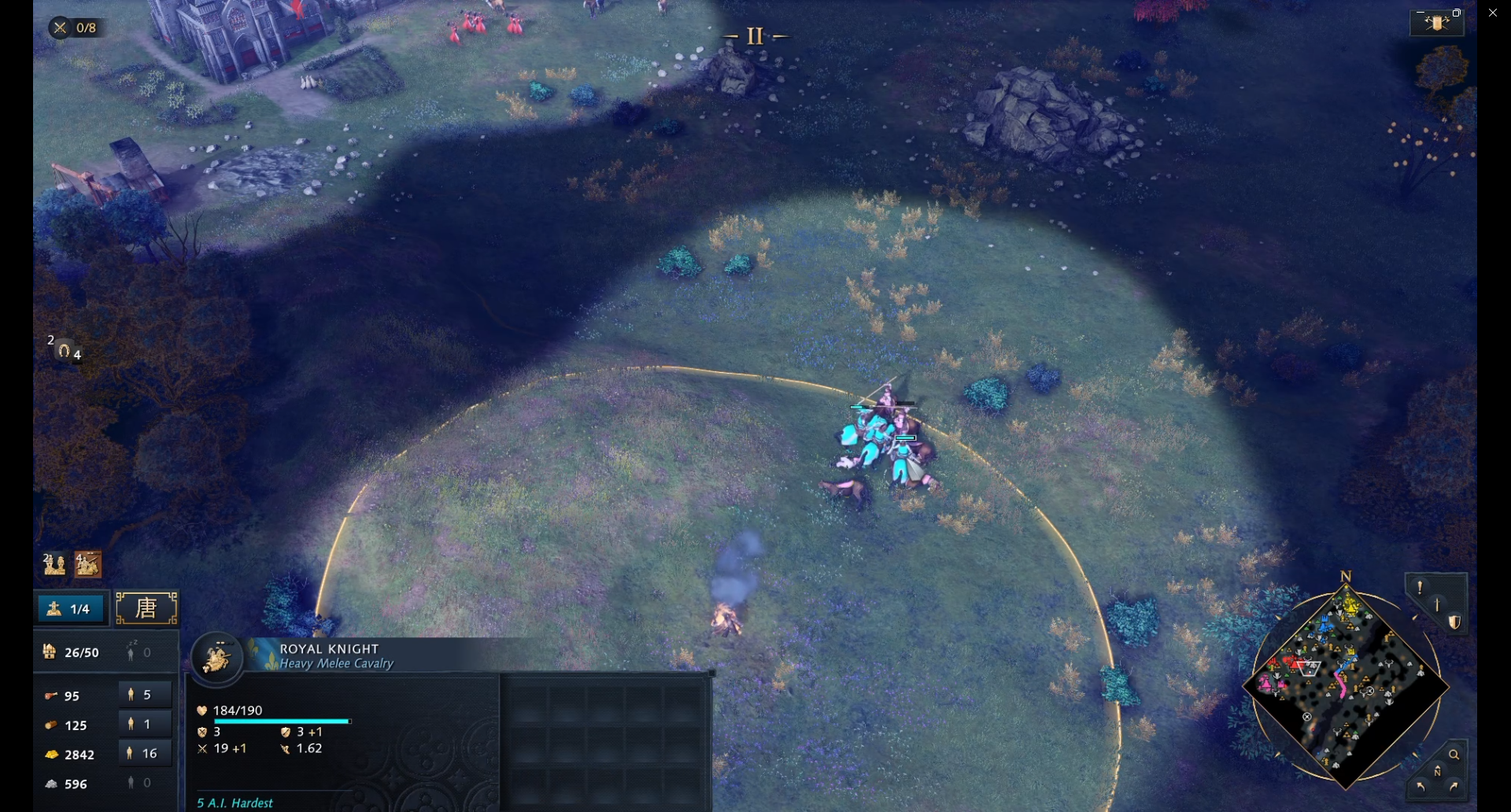
Task: Toggle the minimap magnifier zoom button
Action: tap(1454, 755)
